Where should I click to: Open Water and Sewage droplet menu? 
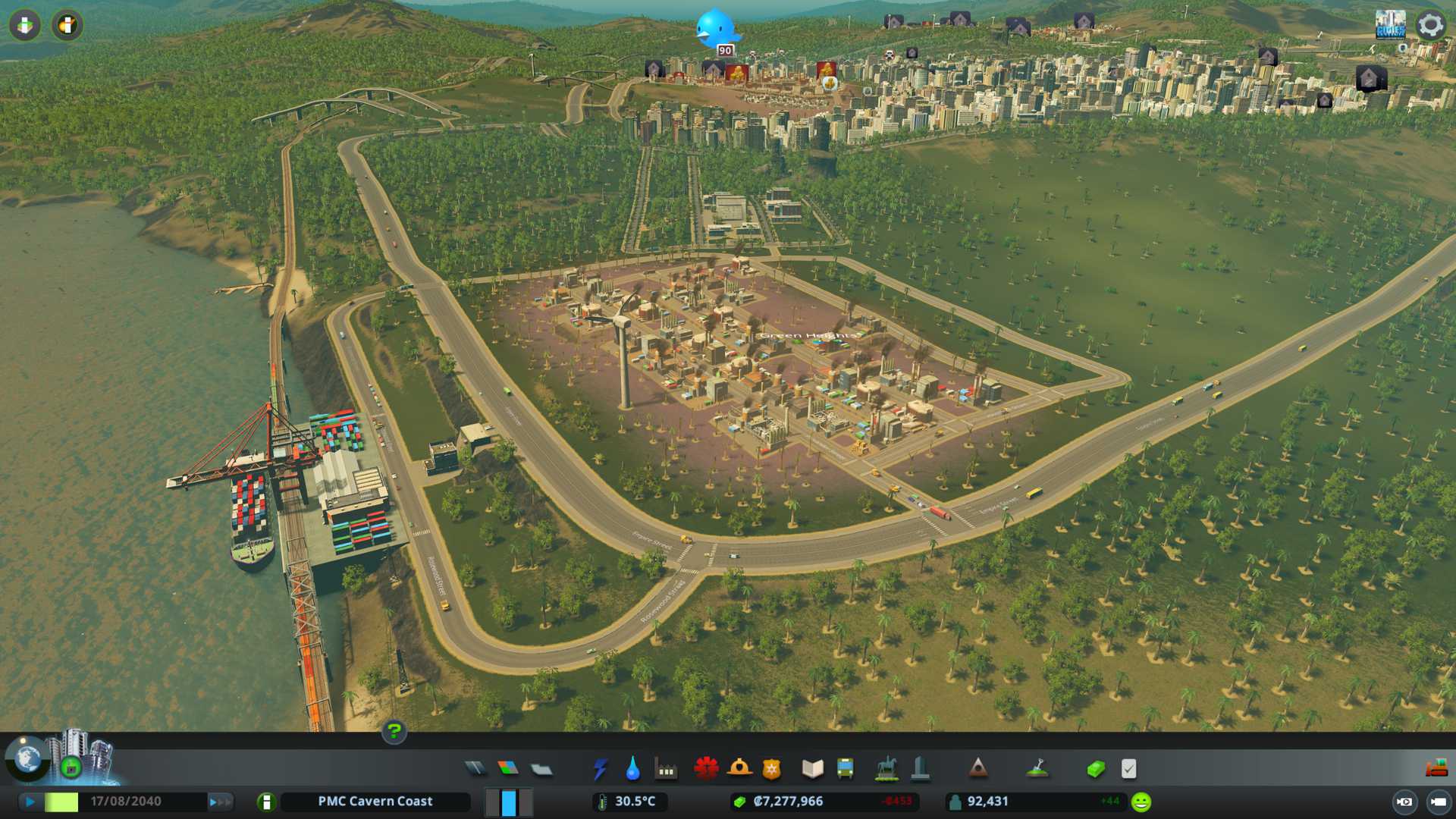point(632,769)
